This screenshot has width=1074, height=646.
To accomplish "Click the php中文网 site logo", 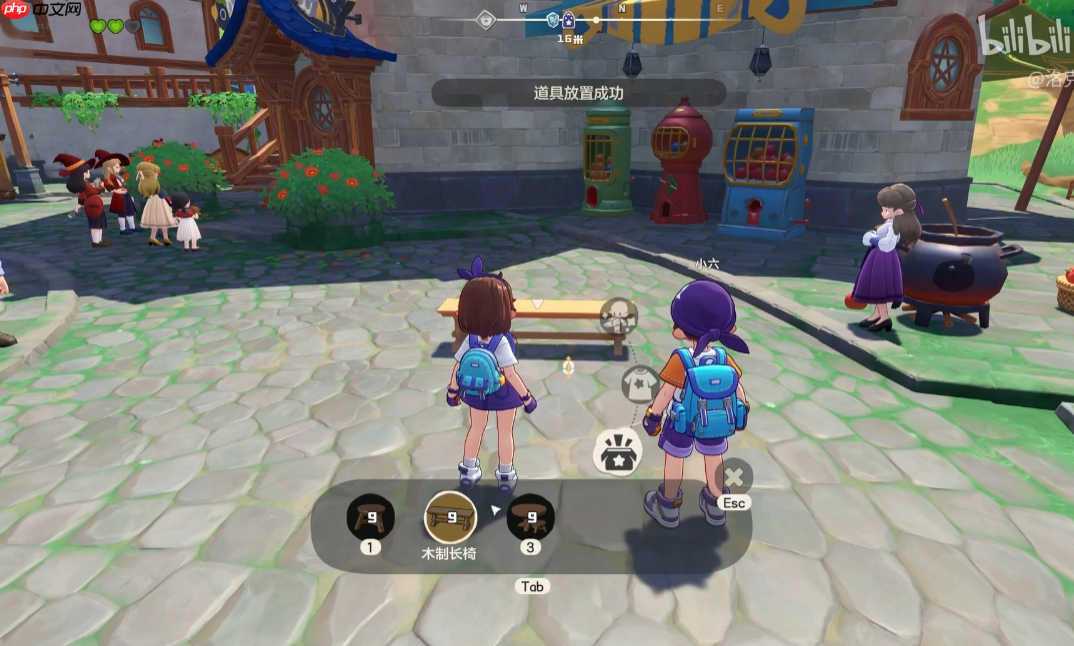I will pyautogui.click(x=41, y=10).
